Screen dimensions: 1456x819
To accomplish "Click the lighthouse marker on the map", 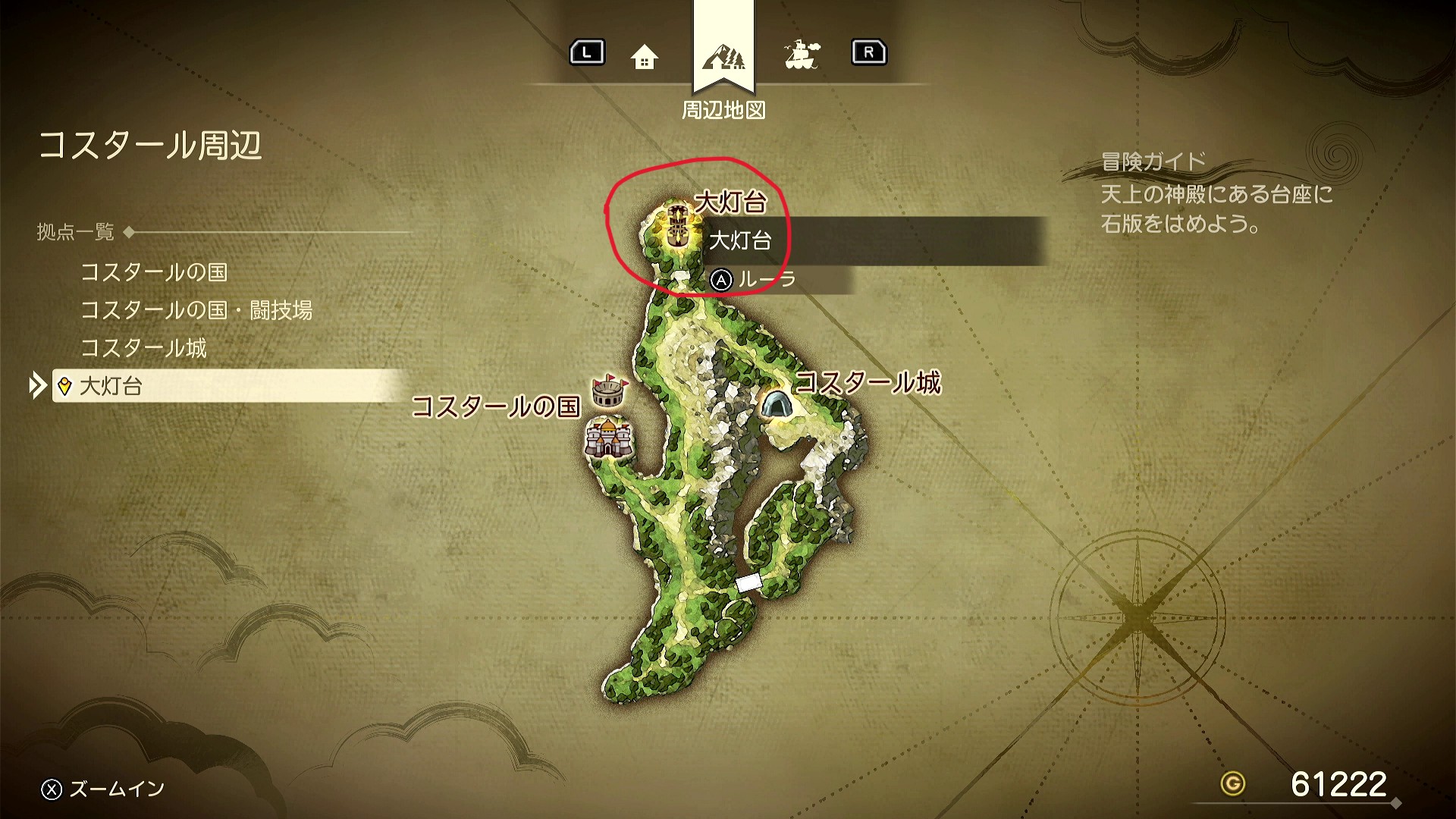I will click(x=678, y=224).
